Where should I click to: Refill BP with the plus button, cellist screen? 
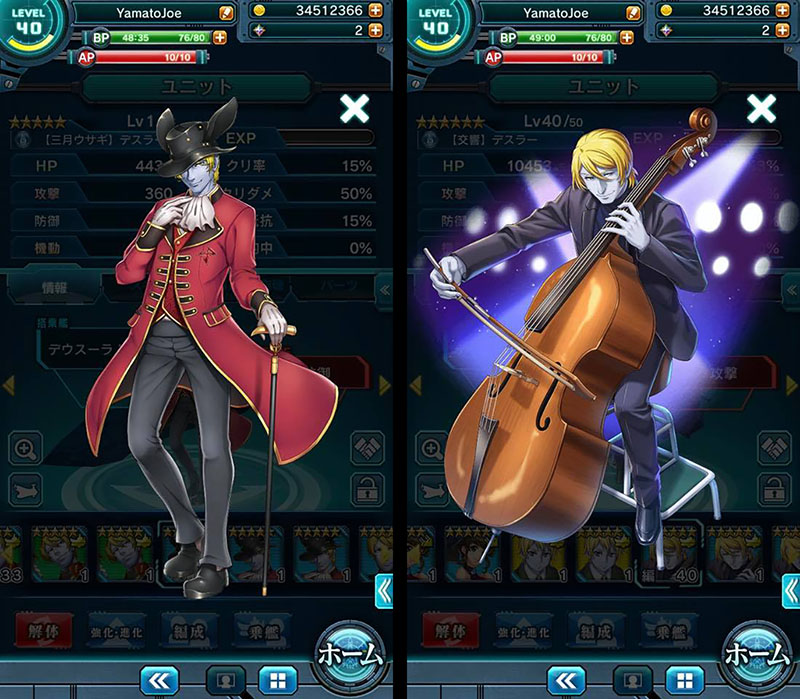(627, 37)
